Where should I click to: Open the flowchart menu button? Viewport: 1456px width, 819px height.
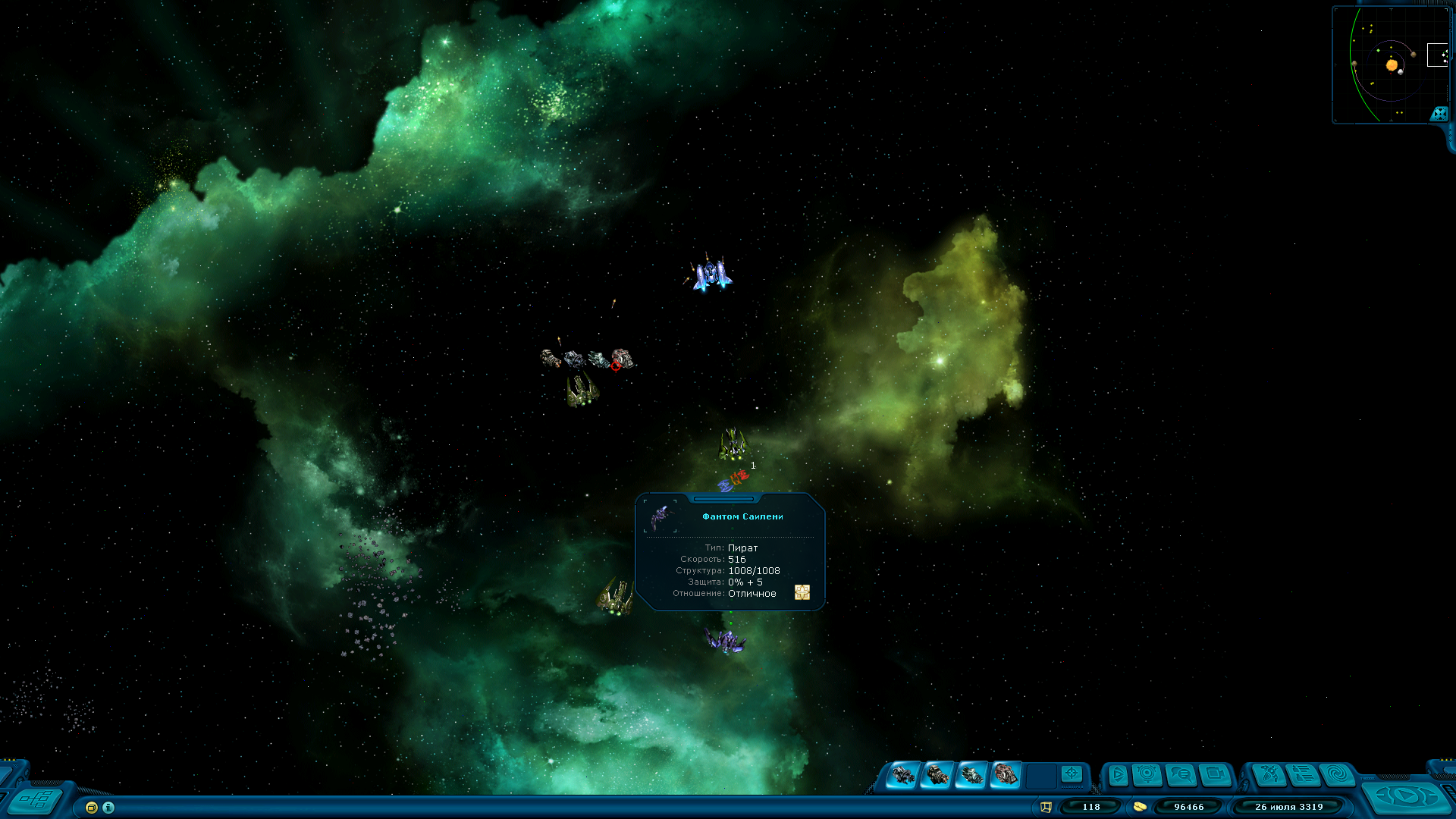36,800
